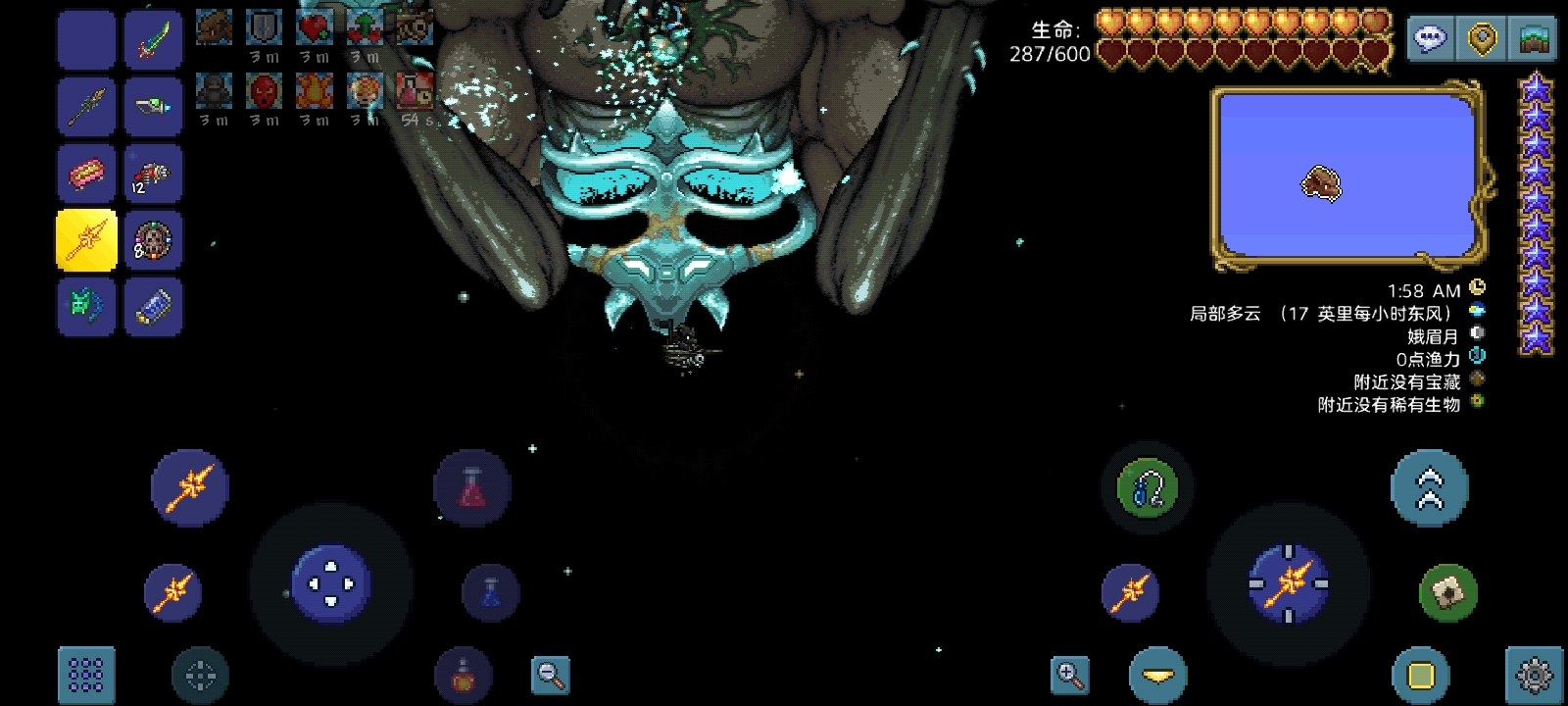The width and height of the screenshot is (1568, 706).
Task: Fire the grappling hook button
Action: (x=1147, y=487)
